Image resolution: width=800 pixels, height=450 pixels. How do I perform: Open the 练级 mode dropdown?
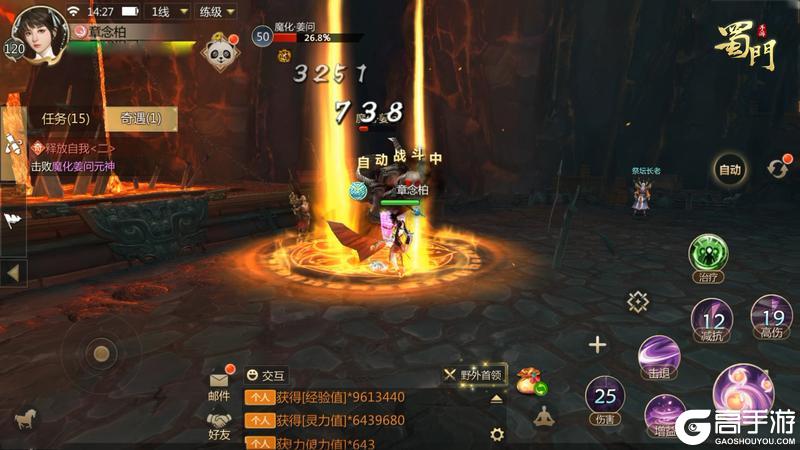[214, 12]
